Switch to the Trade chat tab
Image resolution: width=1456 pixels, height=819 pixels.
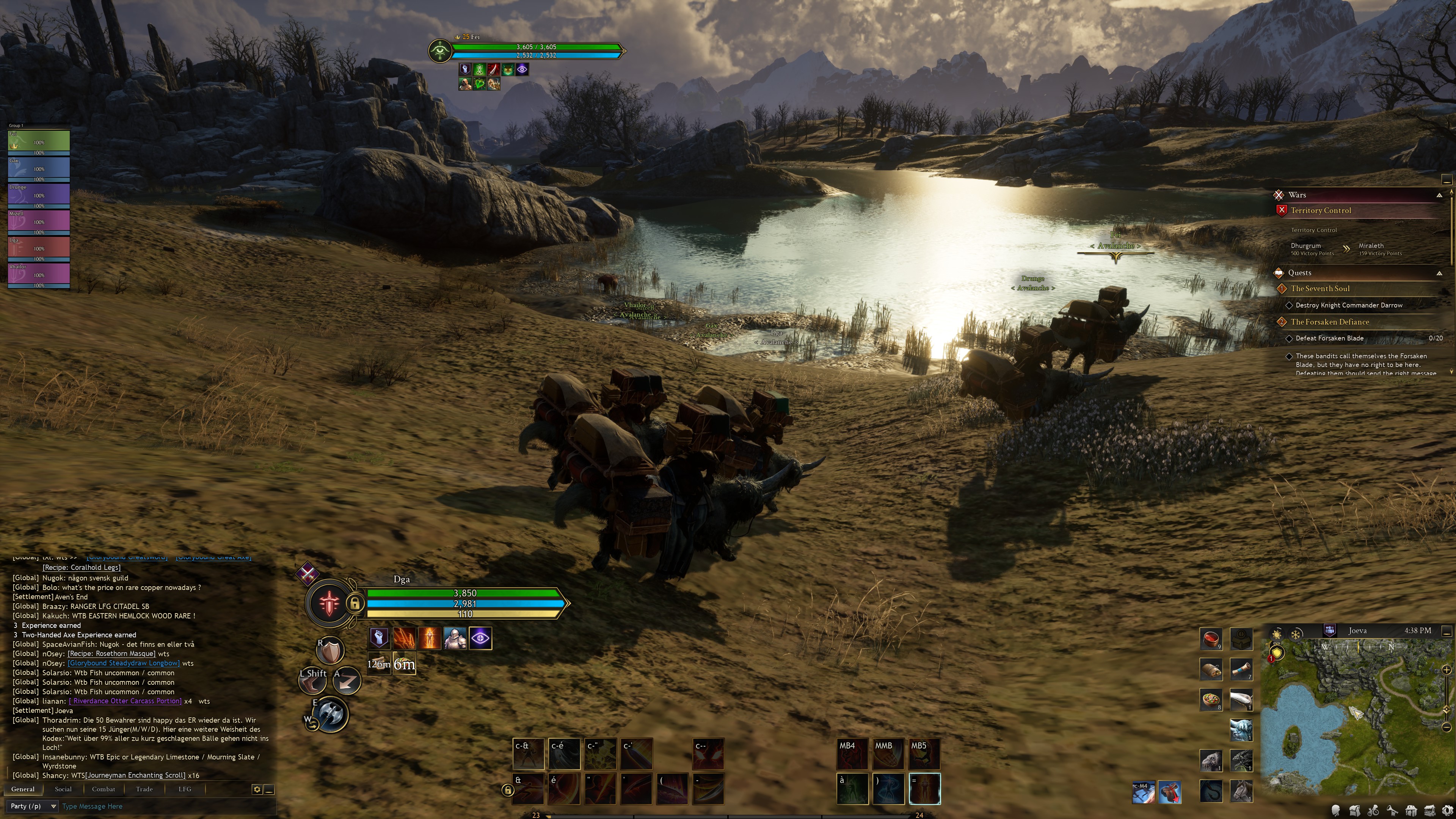(x=144, y=789)
